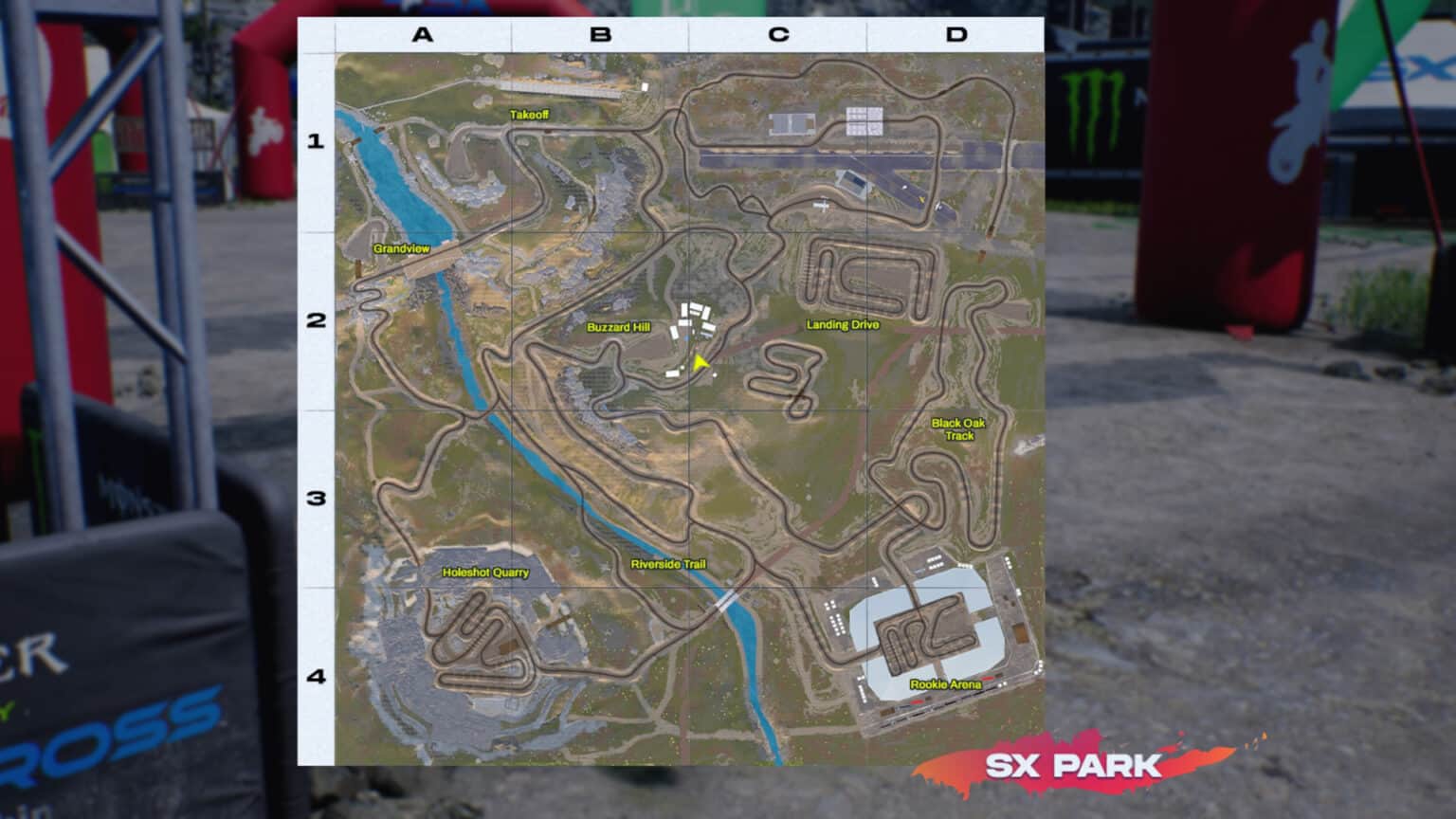Image resolution: width=1456 pixels, height=819 pixels.
Task: Click the Landing Drive track label
Action: click(843, 323)
